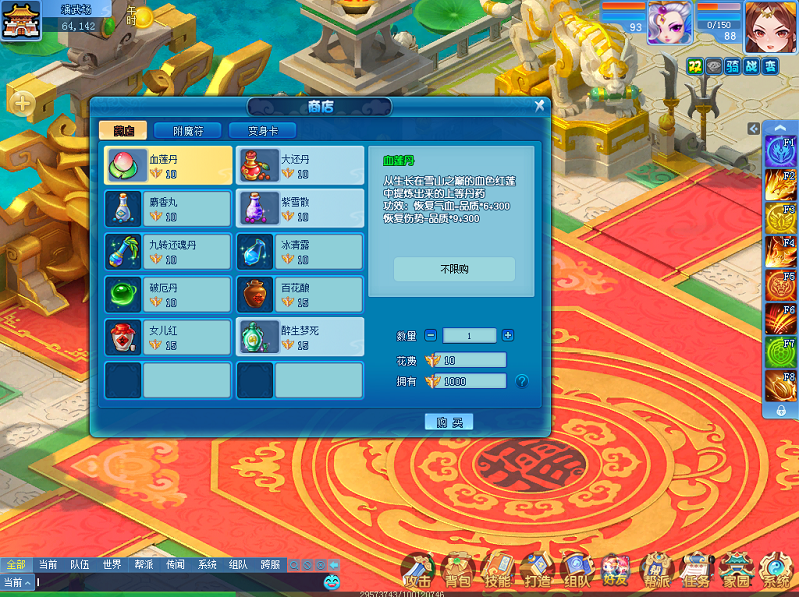Open the help question mark icon
The image size is (799, 597).
[521, 381]
